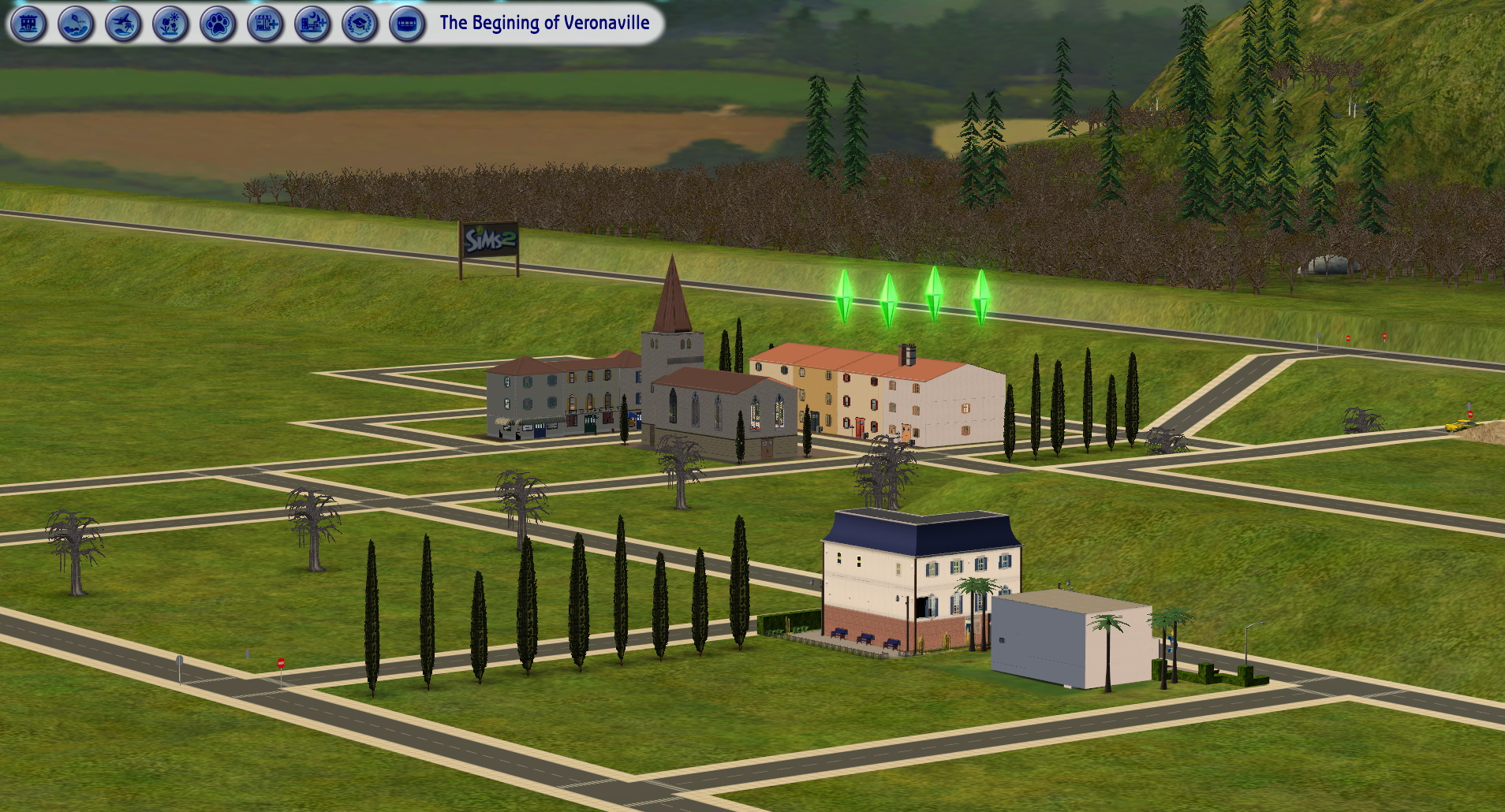Click the neighborhood name The Begining of Veronaville
This screenshot has height=812, width=1505.
544,23
